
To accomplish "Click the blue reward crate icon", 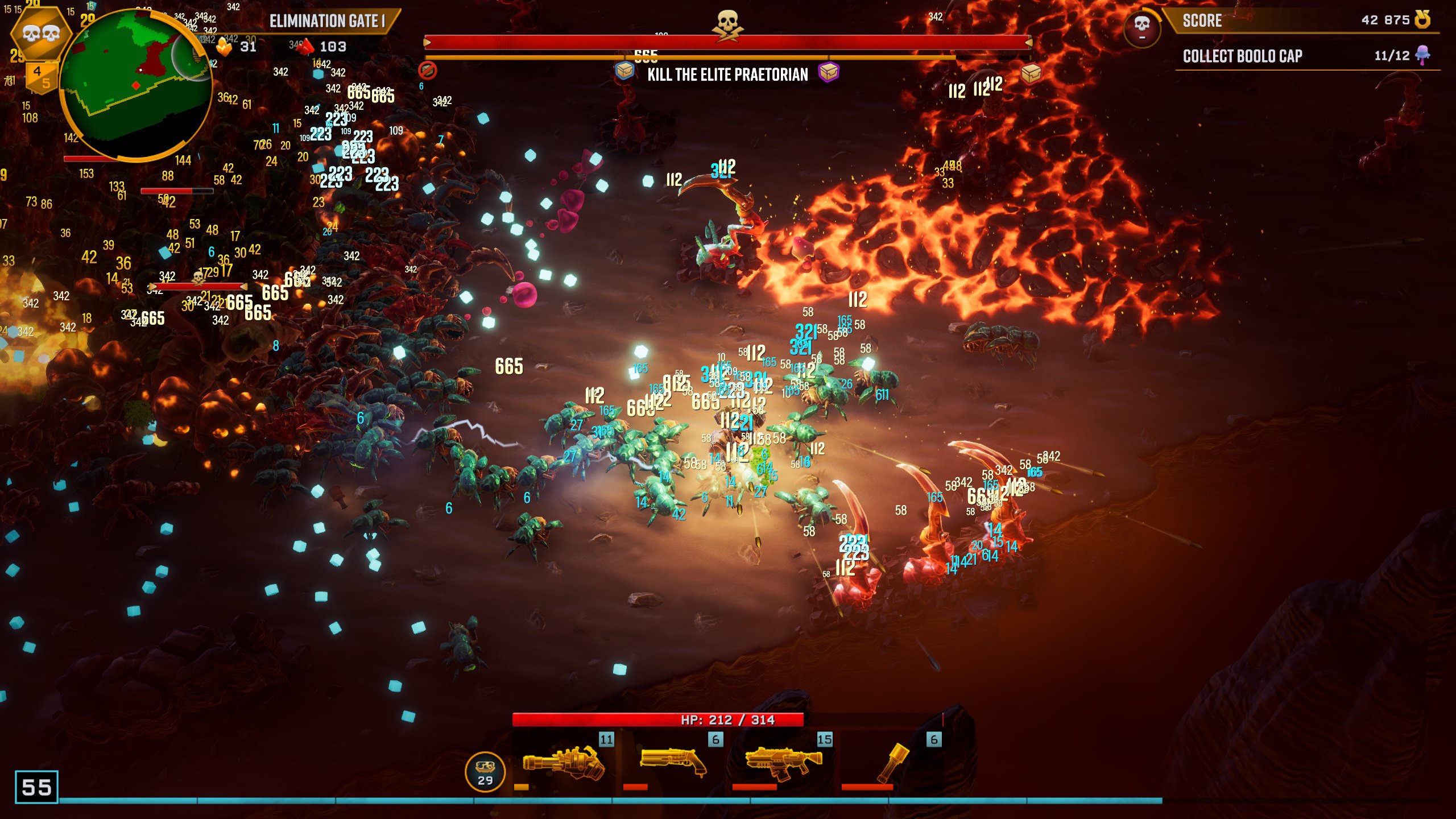I will (x=624, y=71).
